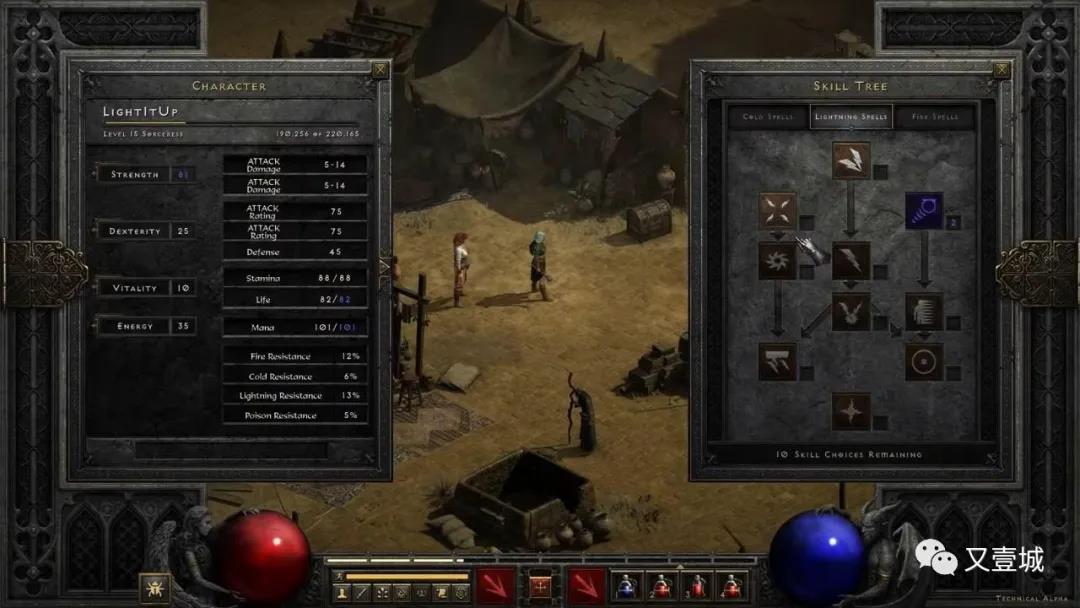This screenshot has height=608, width=1080.
Task: Invest in the Energy Shield skill
Action: 924,361
